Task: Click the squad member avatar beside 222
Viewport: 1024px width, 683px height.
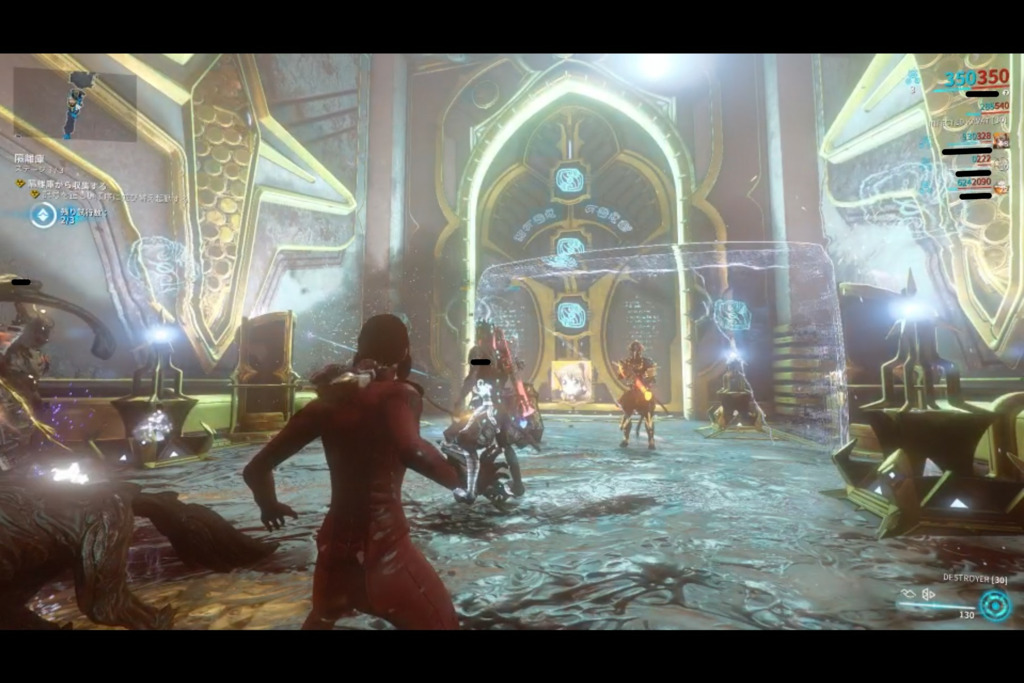Action: 1000,163
